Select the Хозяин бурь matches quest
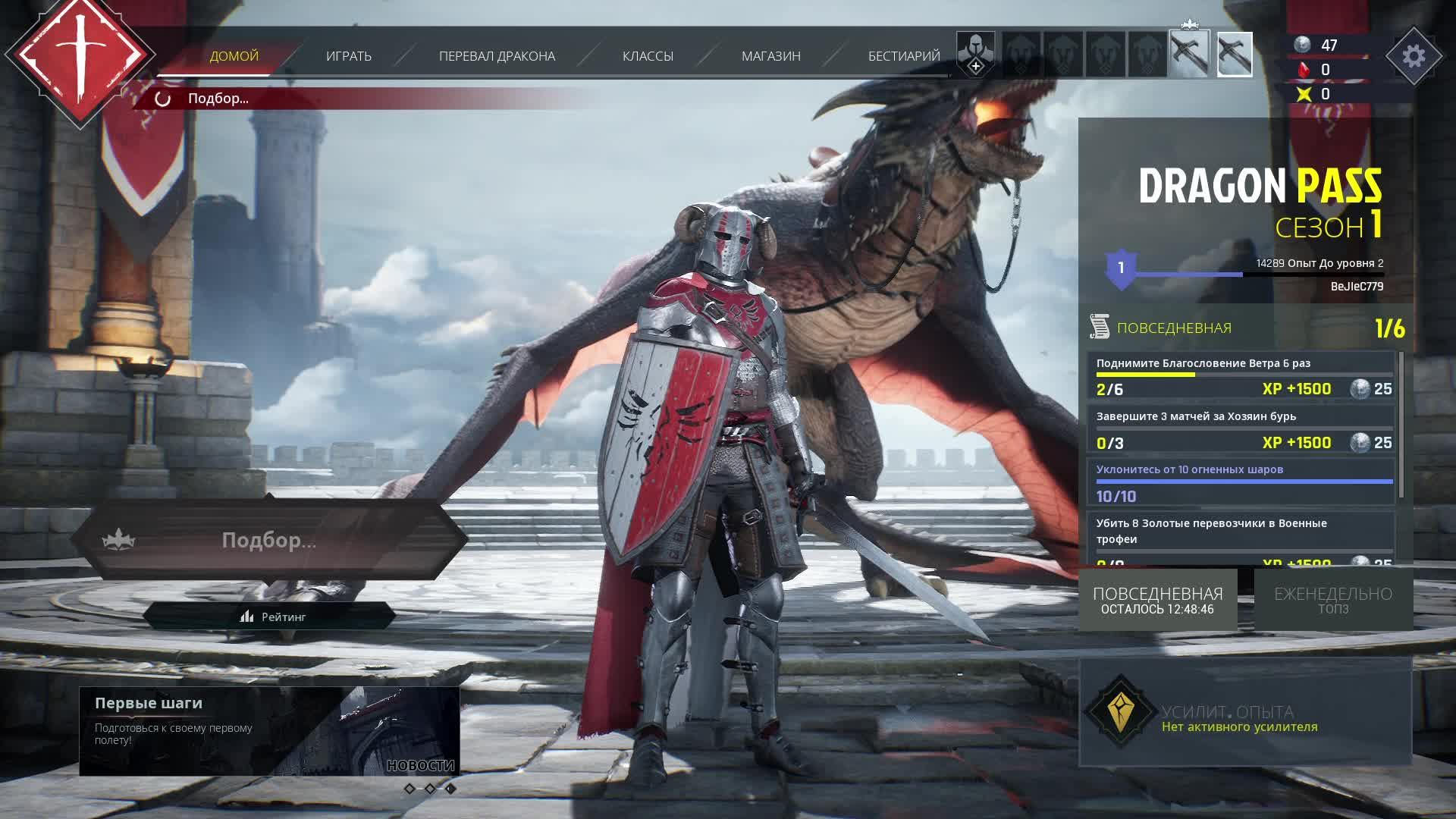Image resolution: width=1456 pixels, height=819 pixels. (x=1242, y=430)
